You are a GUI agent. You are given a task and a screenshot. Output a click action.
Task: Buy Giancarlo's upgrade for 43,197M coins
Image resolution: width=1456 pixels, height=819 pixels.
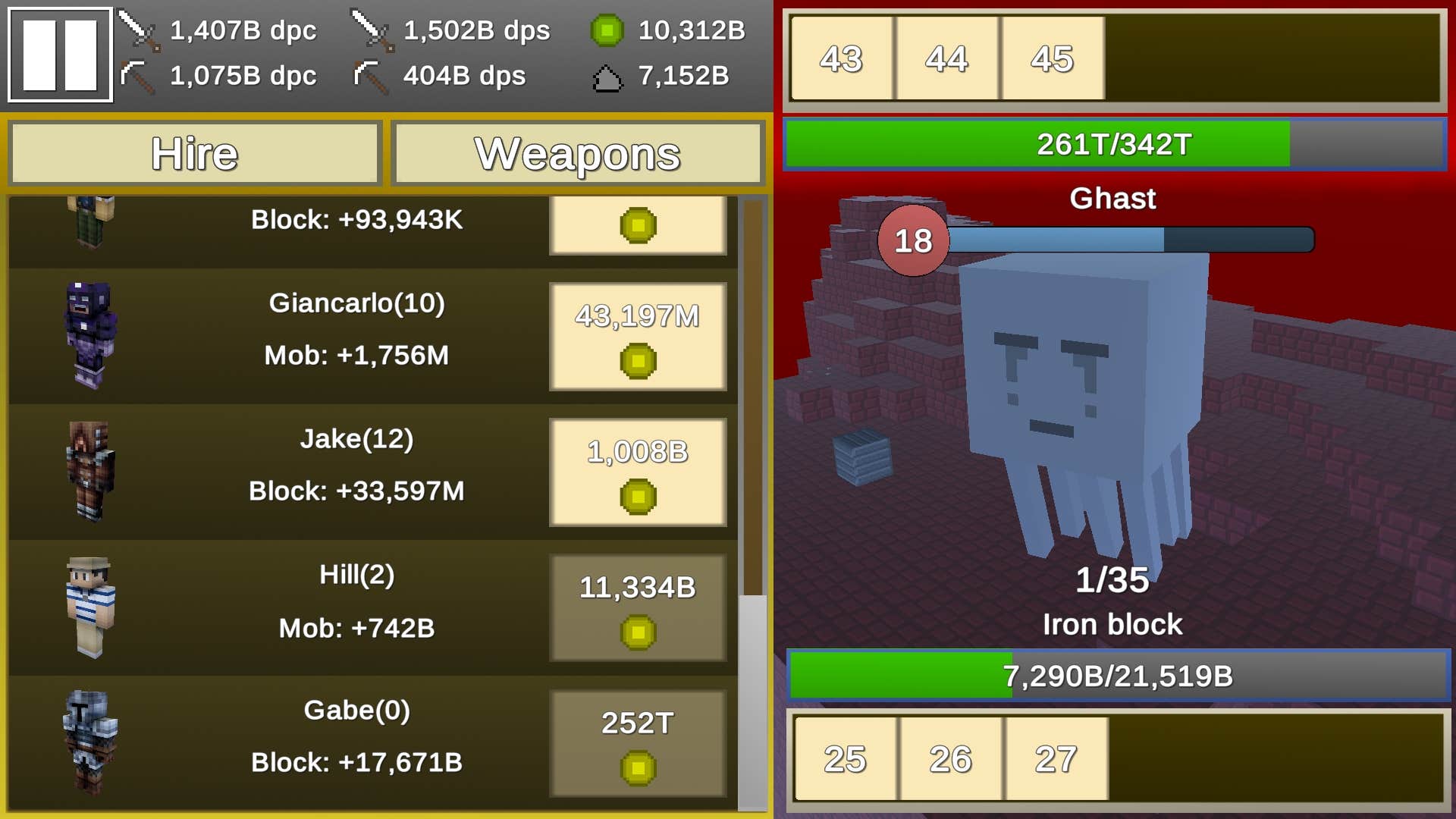(x=638, y=336)
